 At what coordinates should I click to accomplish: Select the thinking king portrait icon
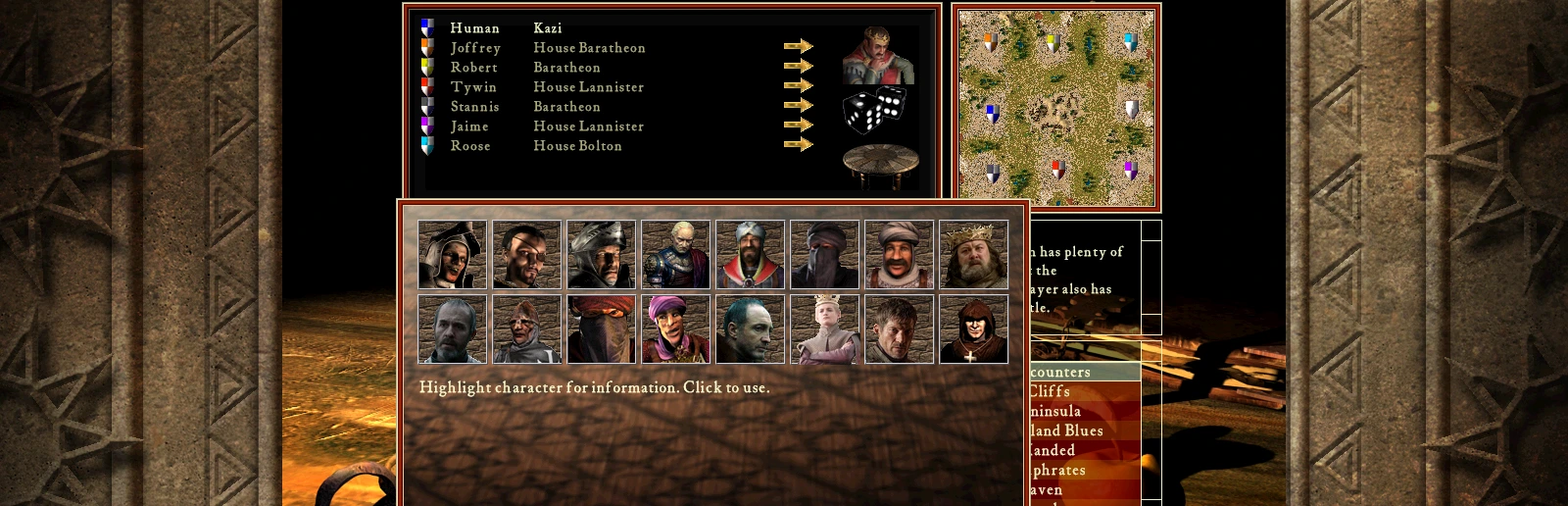[x=878, y=56]
